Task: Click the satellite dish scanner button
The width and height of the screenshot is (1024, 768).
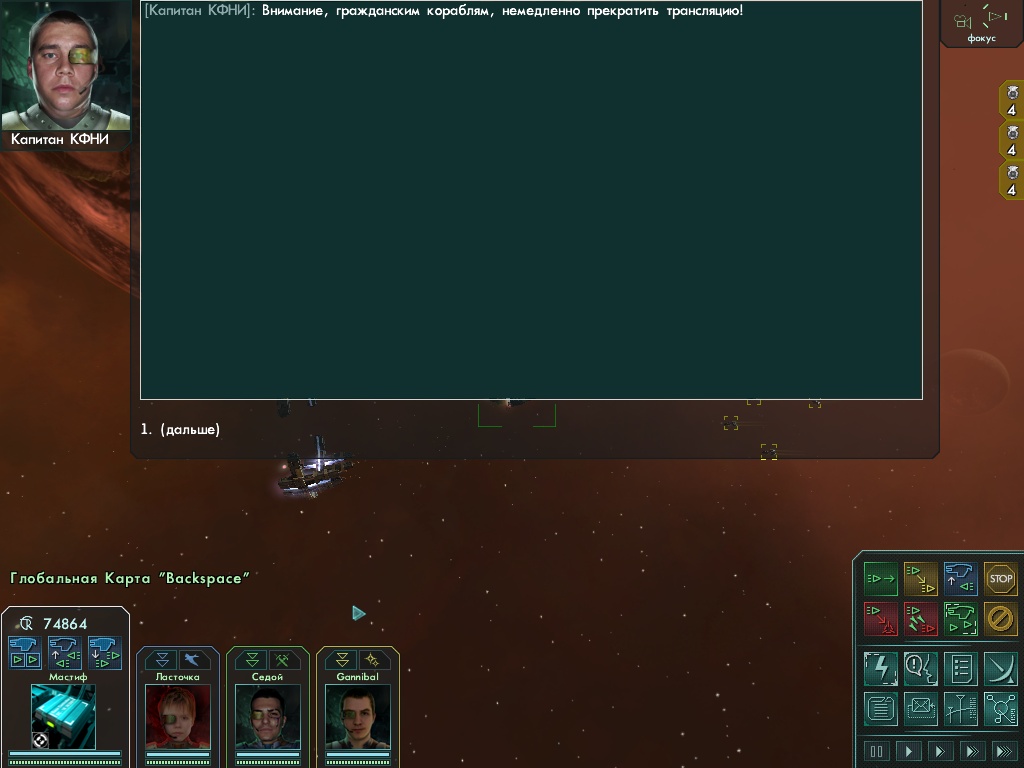Action: (x=1000, y=668)
